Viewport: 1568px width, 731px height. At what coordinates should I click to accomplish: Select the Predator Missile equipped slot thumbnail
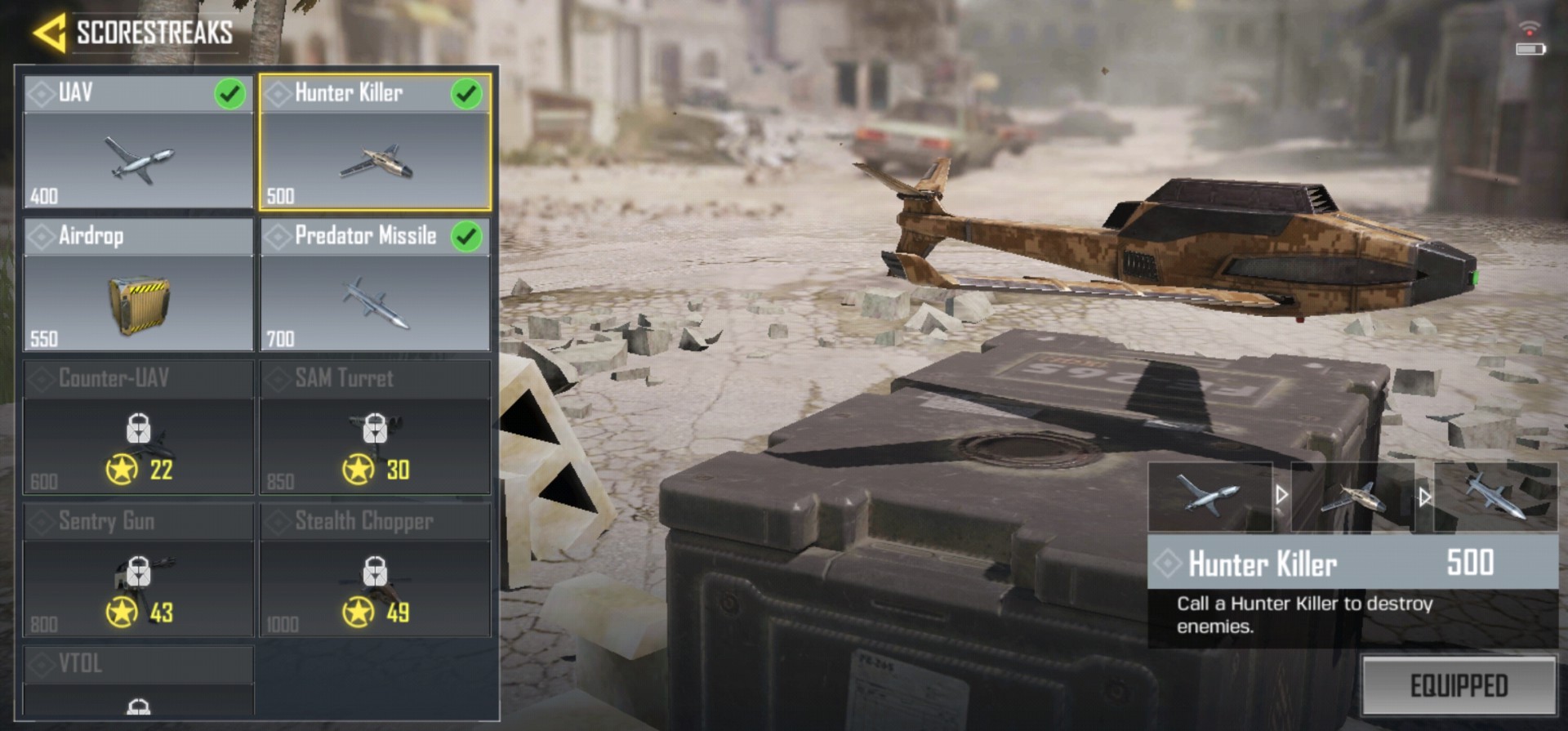(x=1495, y=496)
